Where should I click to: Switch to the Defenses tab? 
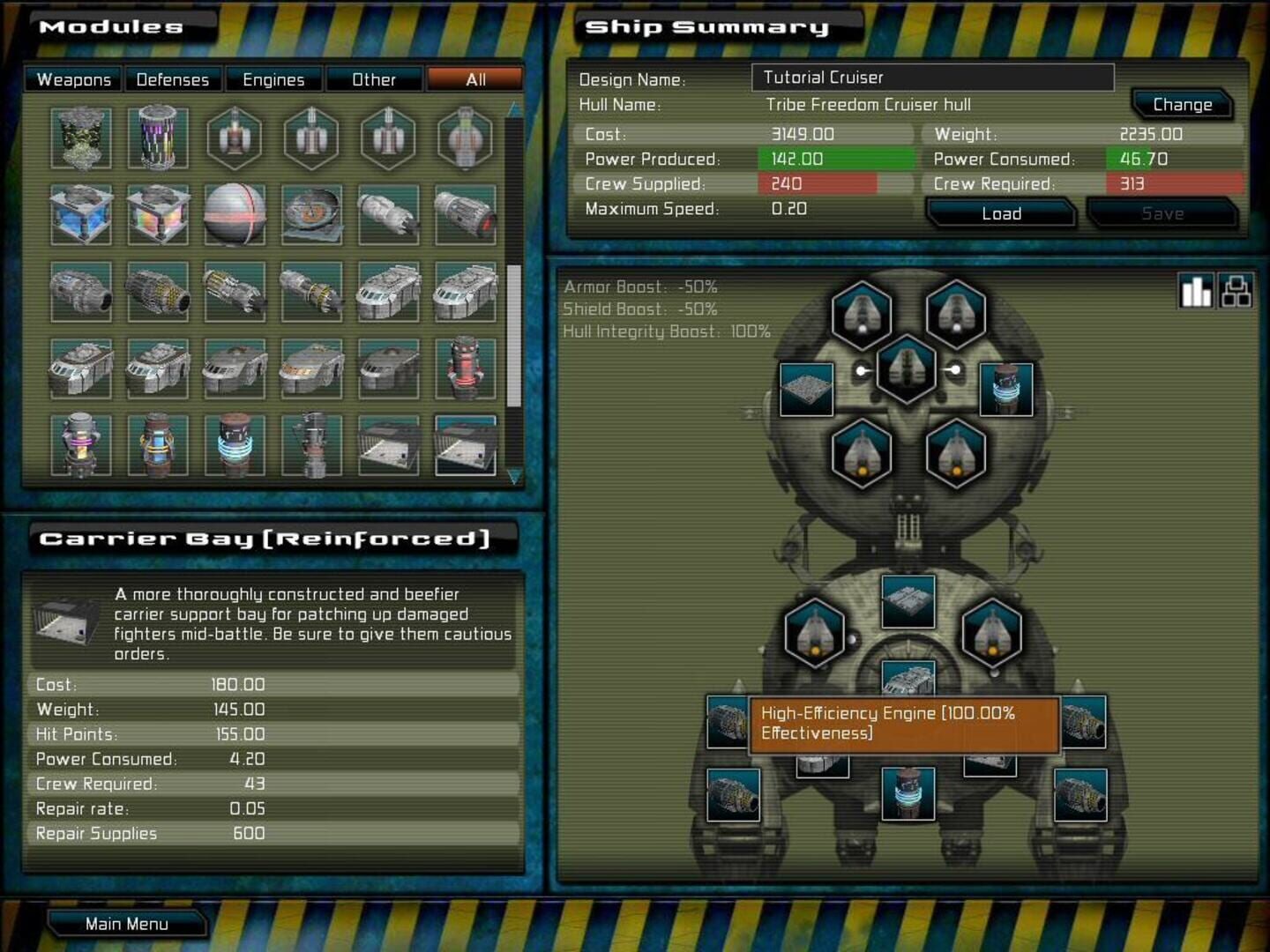click(173, 79)
